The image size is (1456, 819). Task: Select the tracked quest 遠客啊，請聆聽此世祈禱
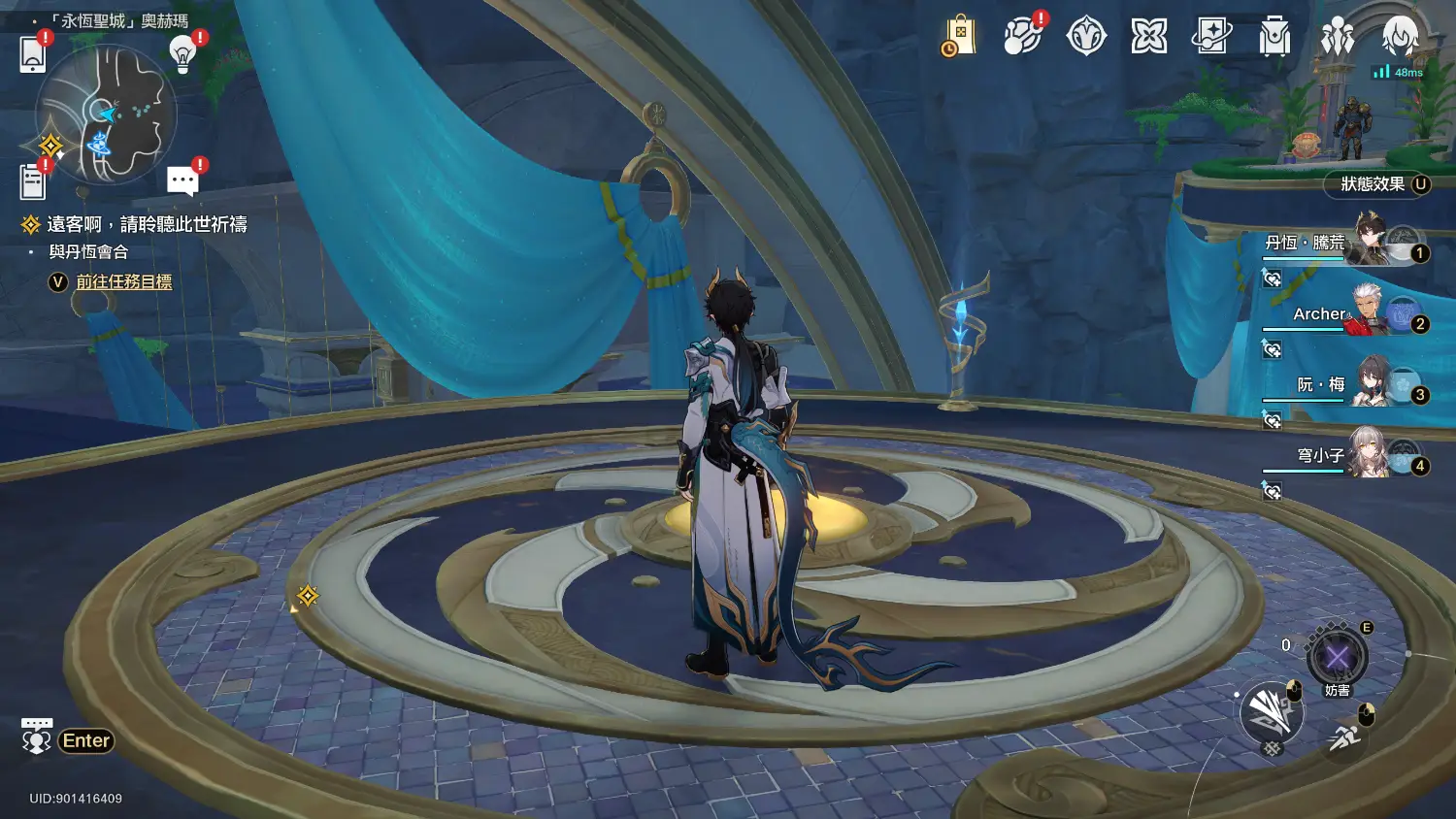click(147, 225)
